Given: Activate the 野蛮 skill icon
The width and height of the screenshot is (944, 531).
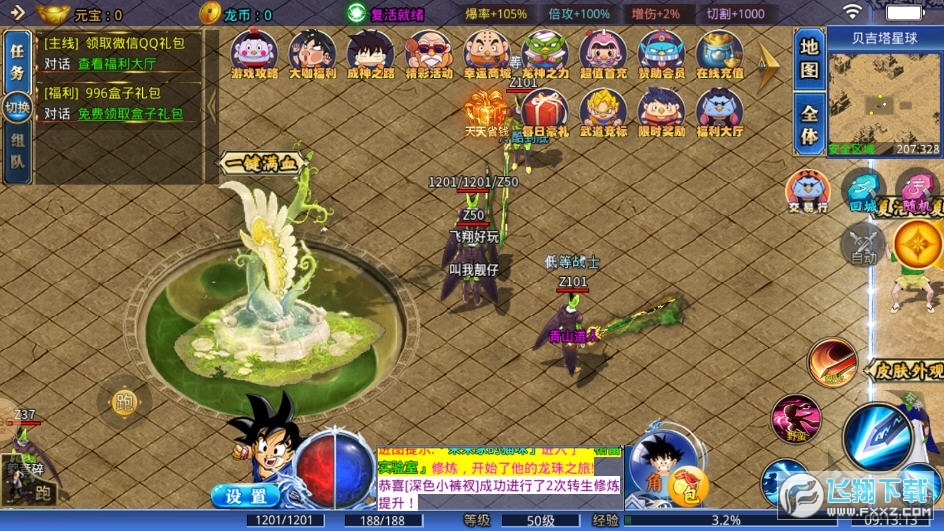Looking at the screenshot, I should click(796, 419).
